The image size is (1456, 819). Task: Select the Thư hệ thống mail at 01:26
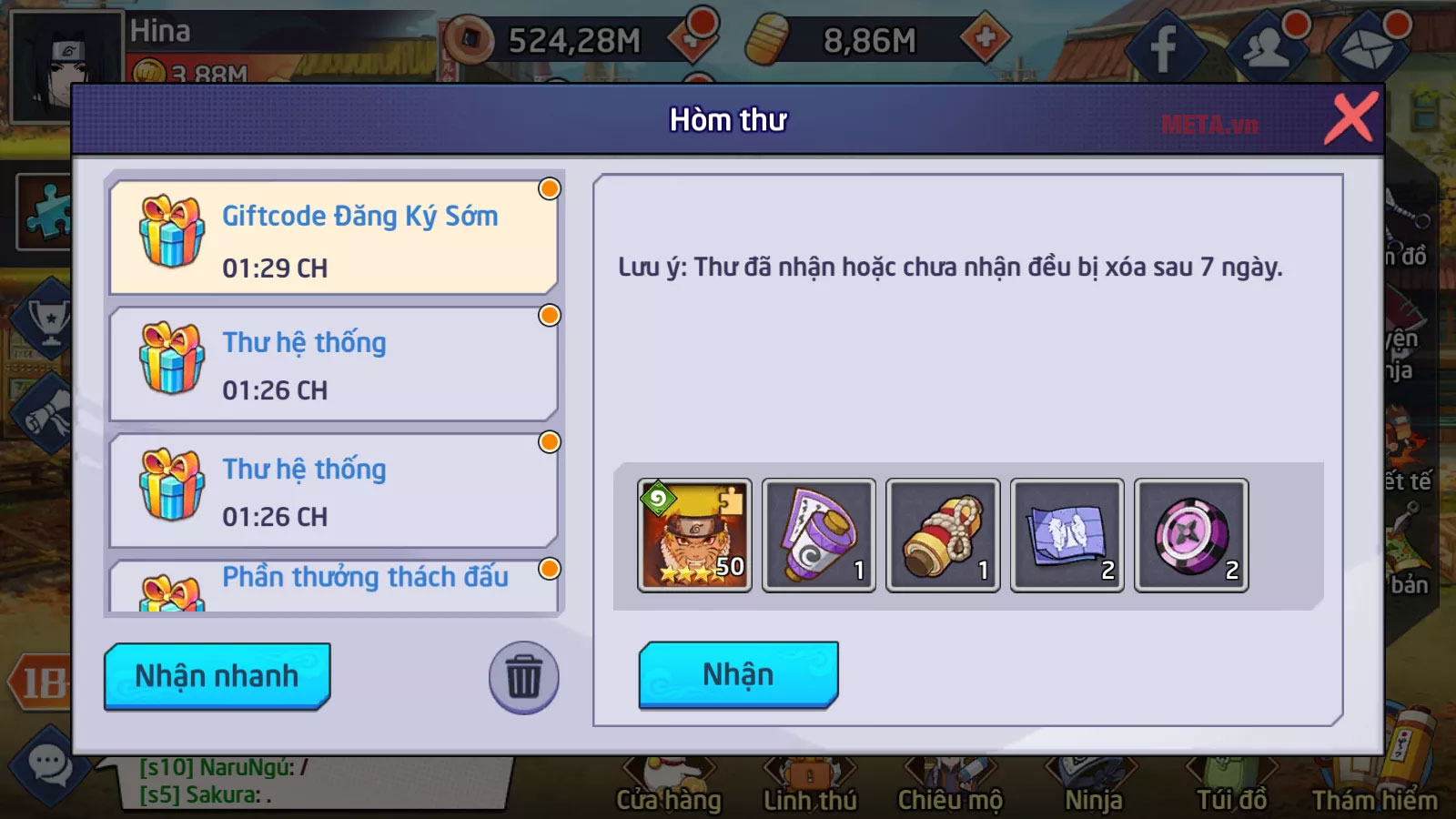tap(332, 364)
